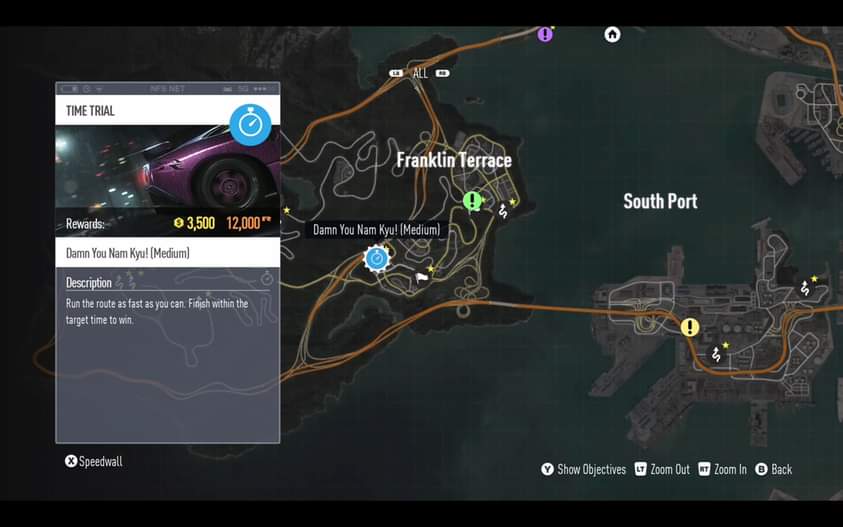Click the purple car time trial thumbnail
Image resolution: width=843 pixels, height=527 pixels.
167,167
